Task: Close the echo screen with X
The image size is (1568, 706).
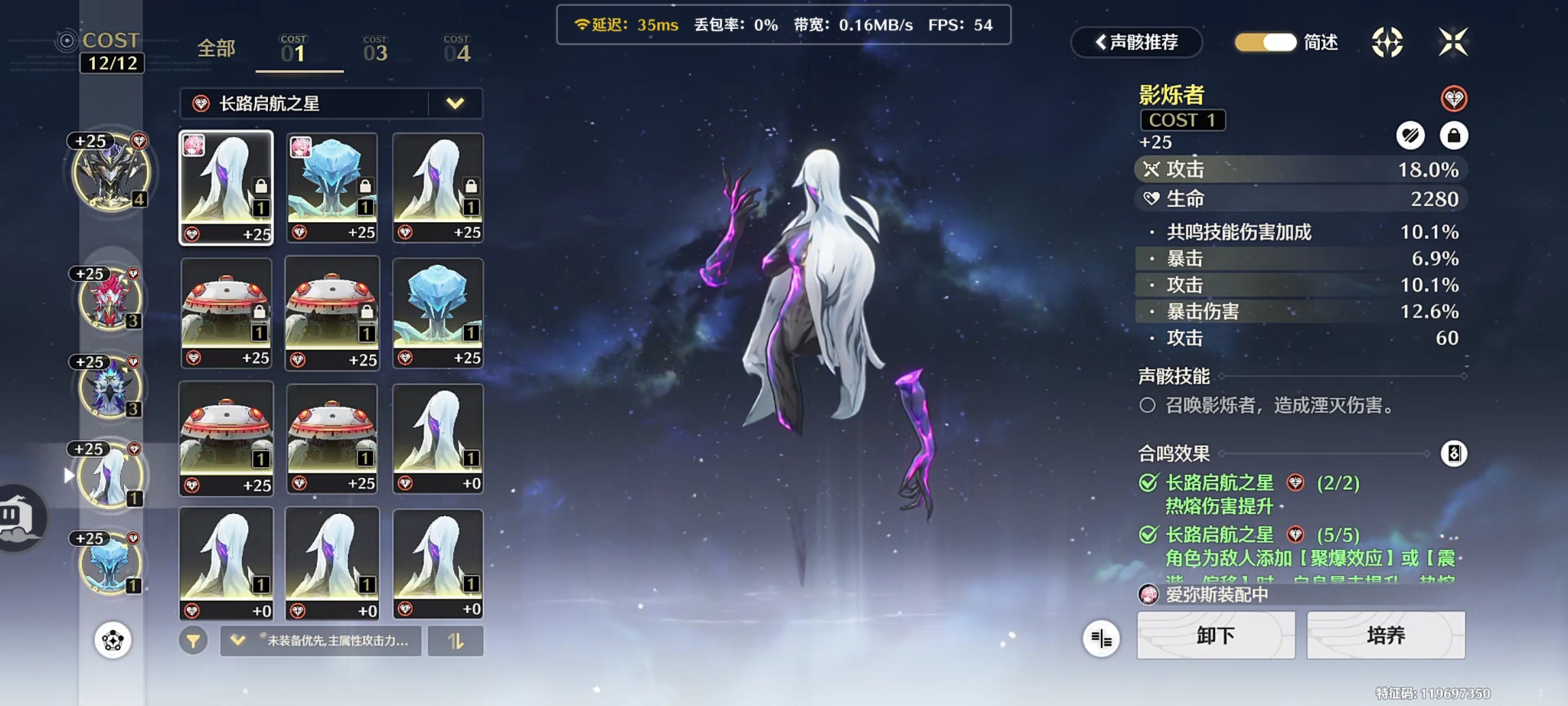Action: [1452, 42]
